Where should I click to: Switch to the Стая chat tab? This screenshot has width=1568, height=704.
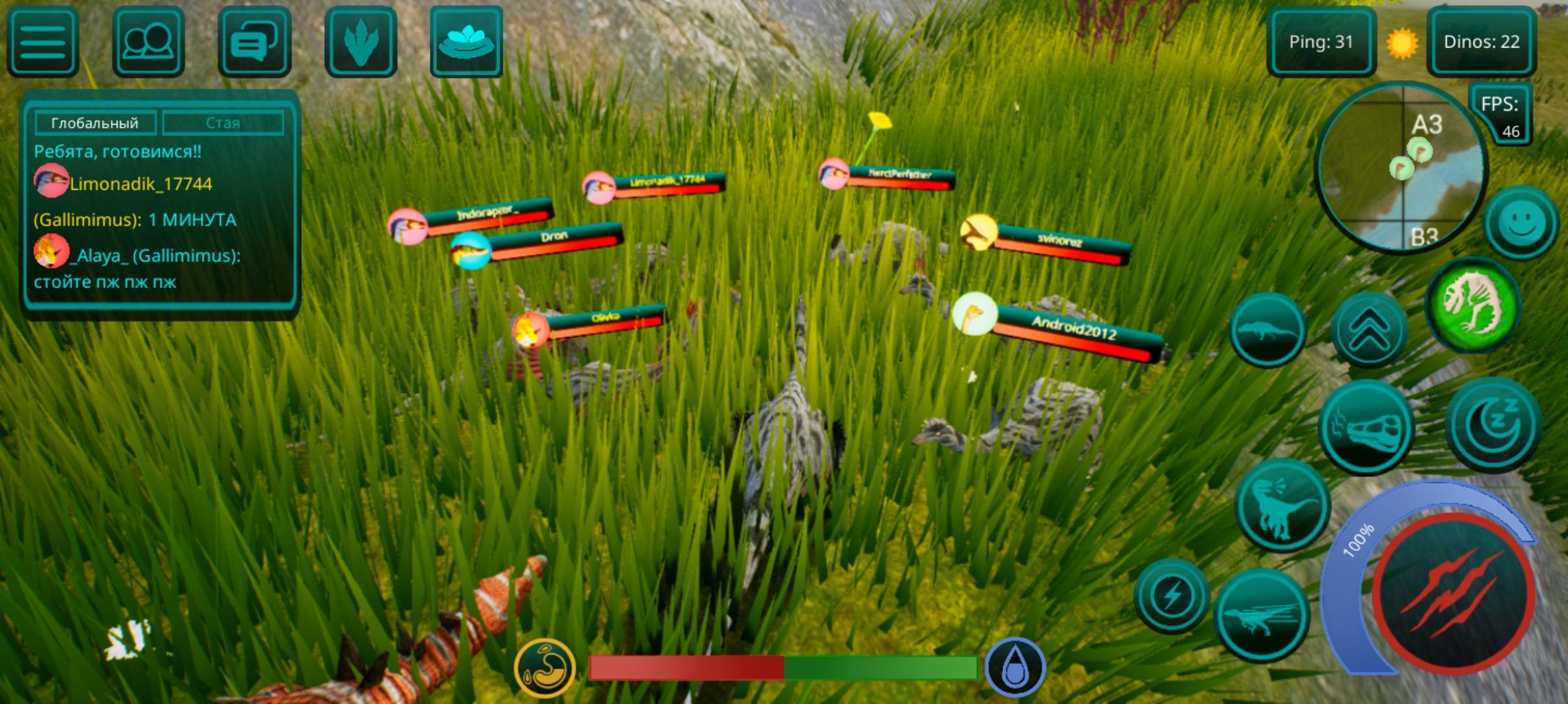pyautogui.click(x=223, y=121)
